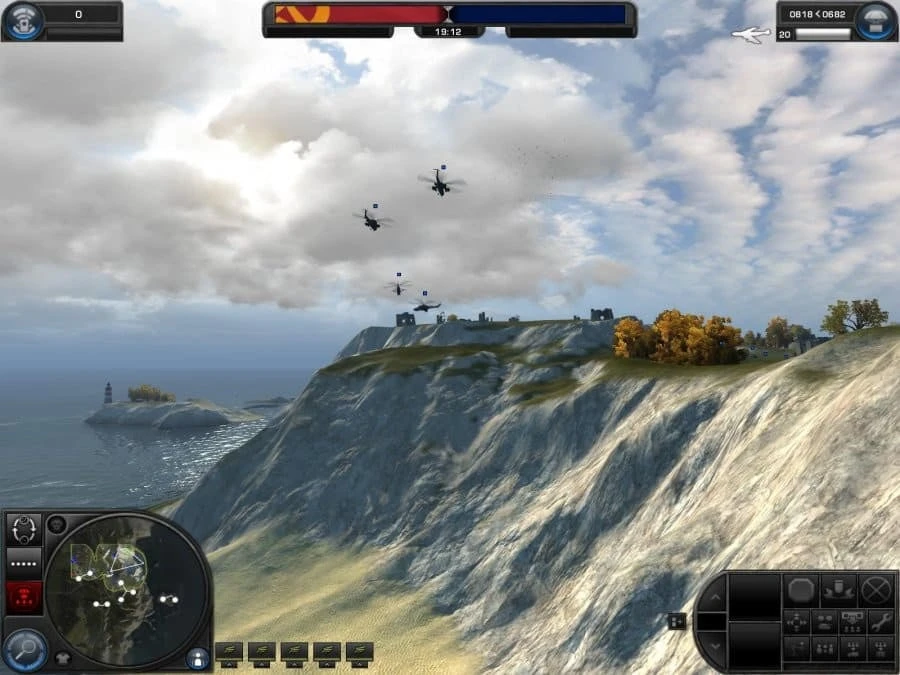Open the reinforcements button at top right
900x675 pixels.
(x=876, y=21)
